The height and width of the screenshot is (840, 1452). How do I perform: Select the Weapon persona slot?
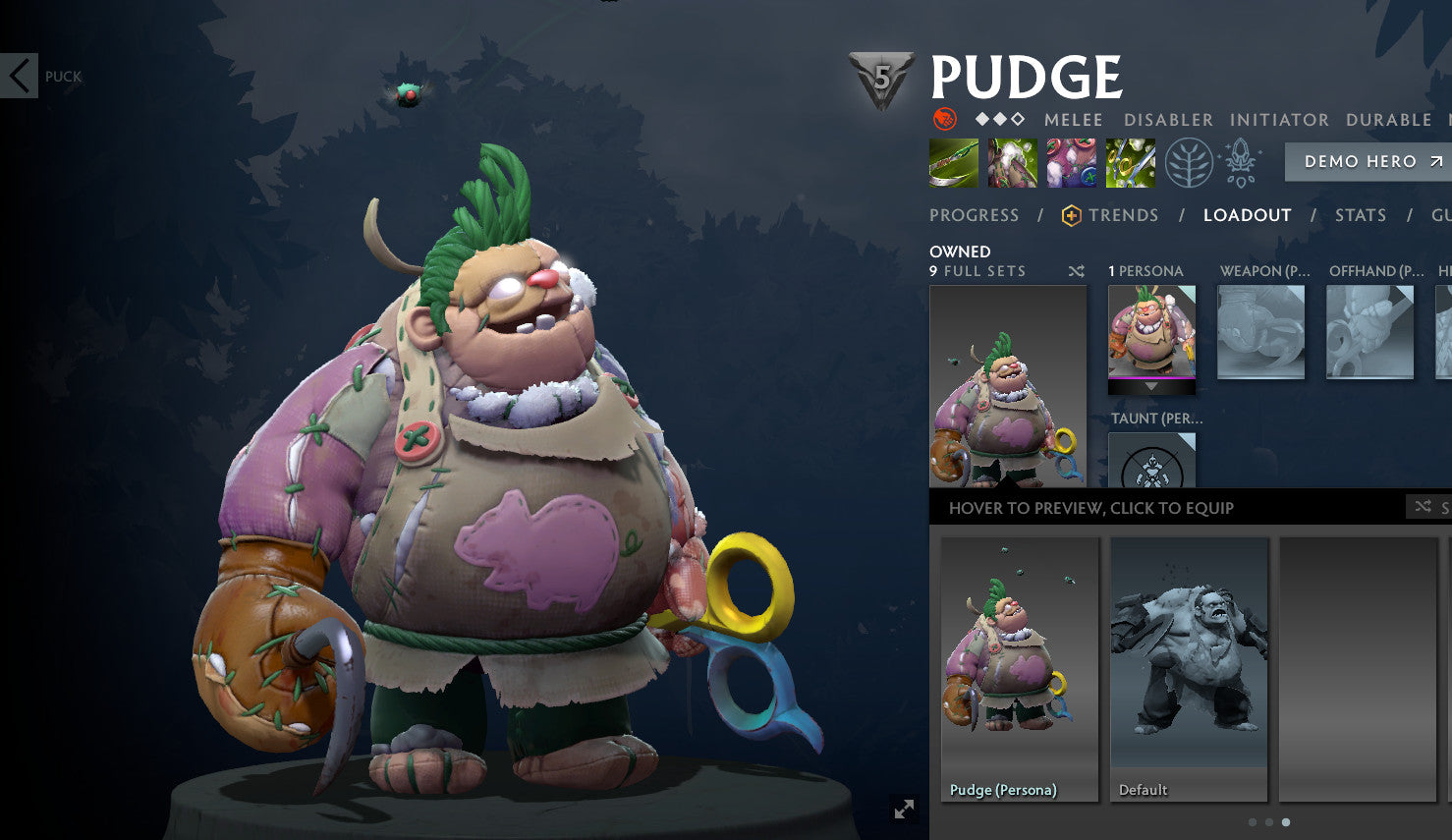pyautogui.click(x=1260, y=331)
